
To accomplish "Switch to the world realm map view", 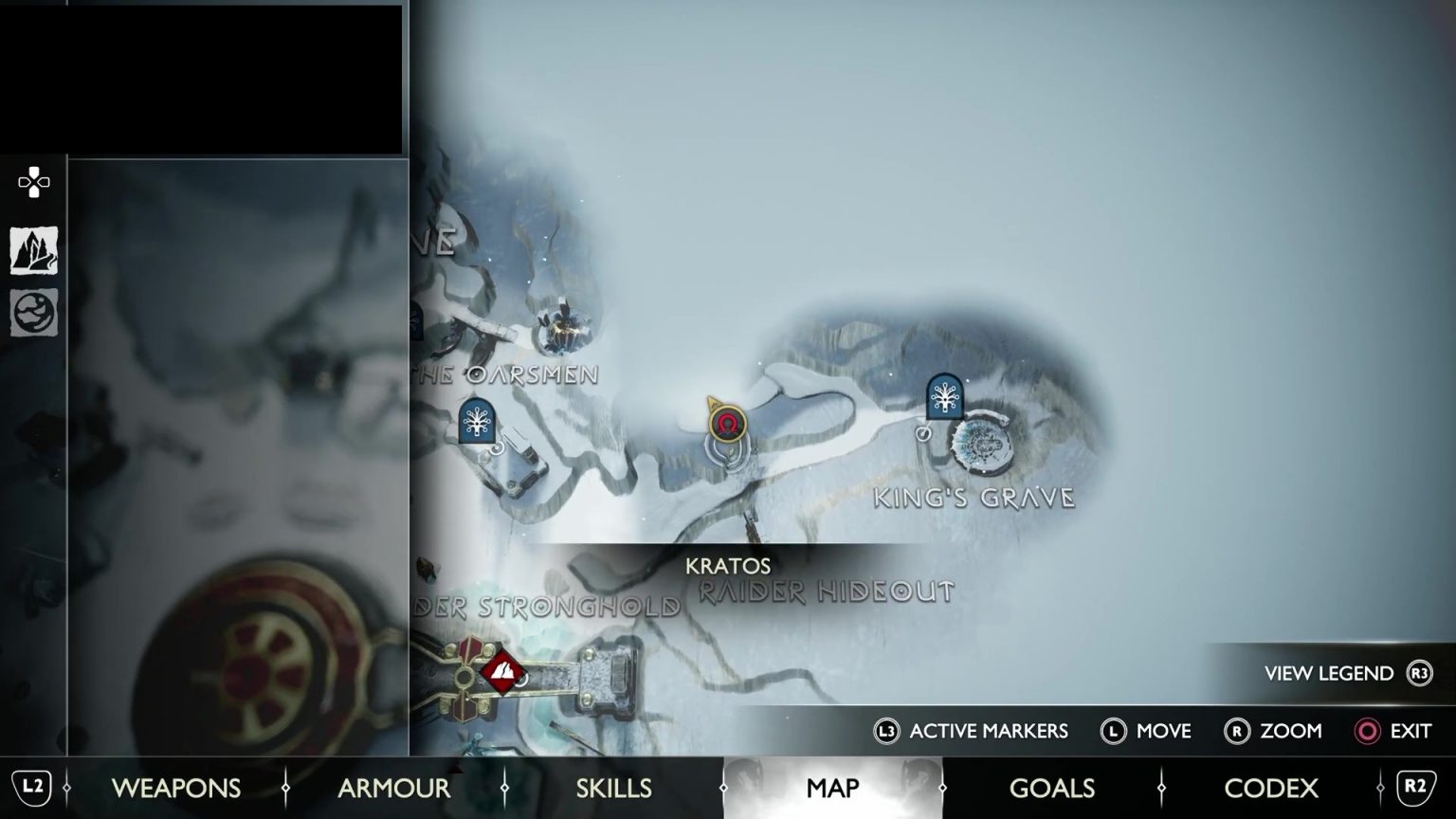I will pos(33,313).
